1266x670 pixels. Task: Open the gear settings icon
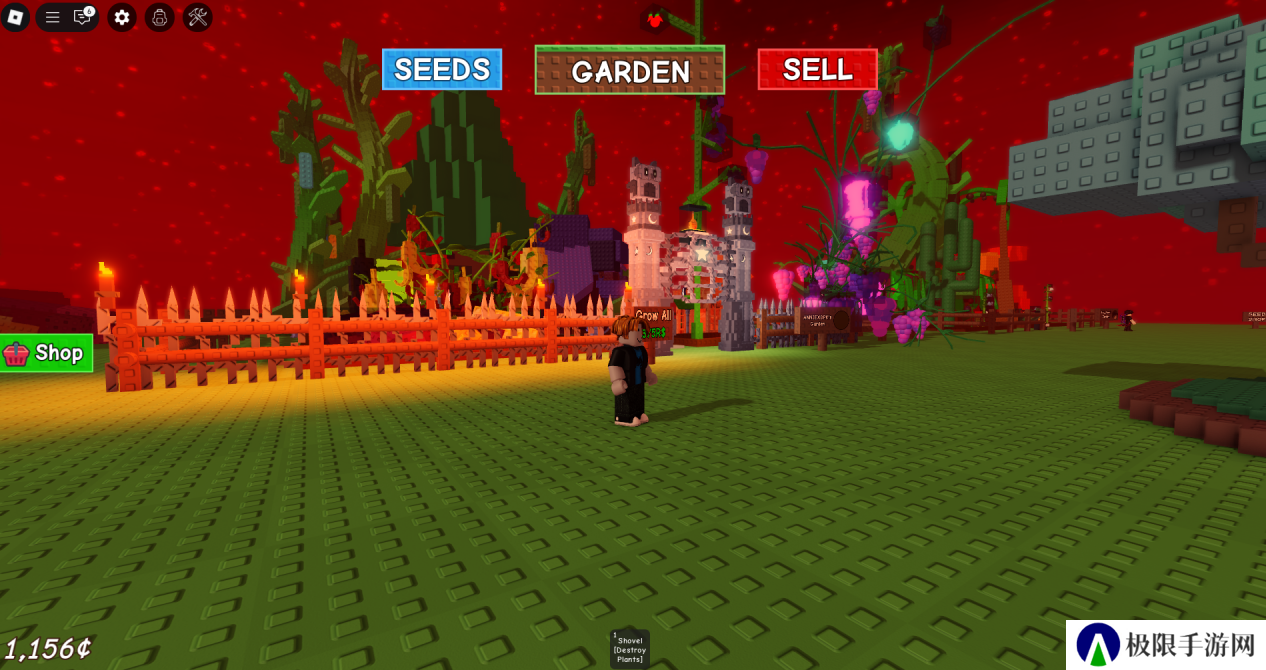122,17
